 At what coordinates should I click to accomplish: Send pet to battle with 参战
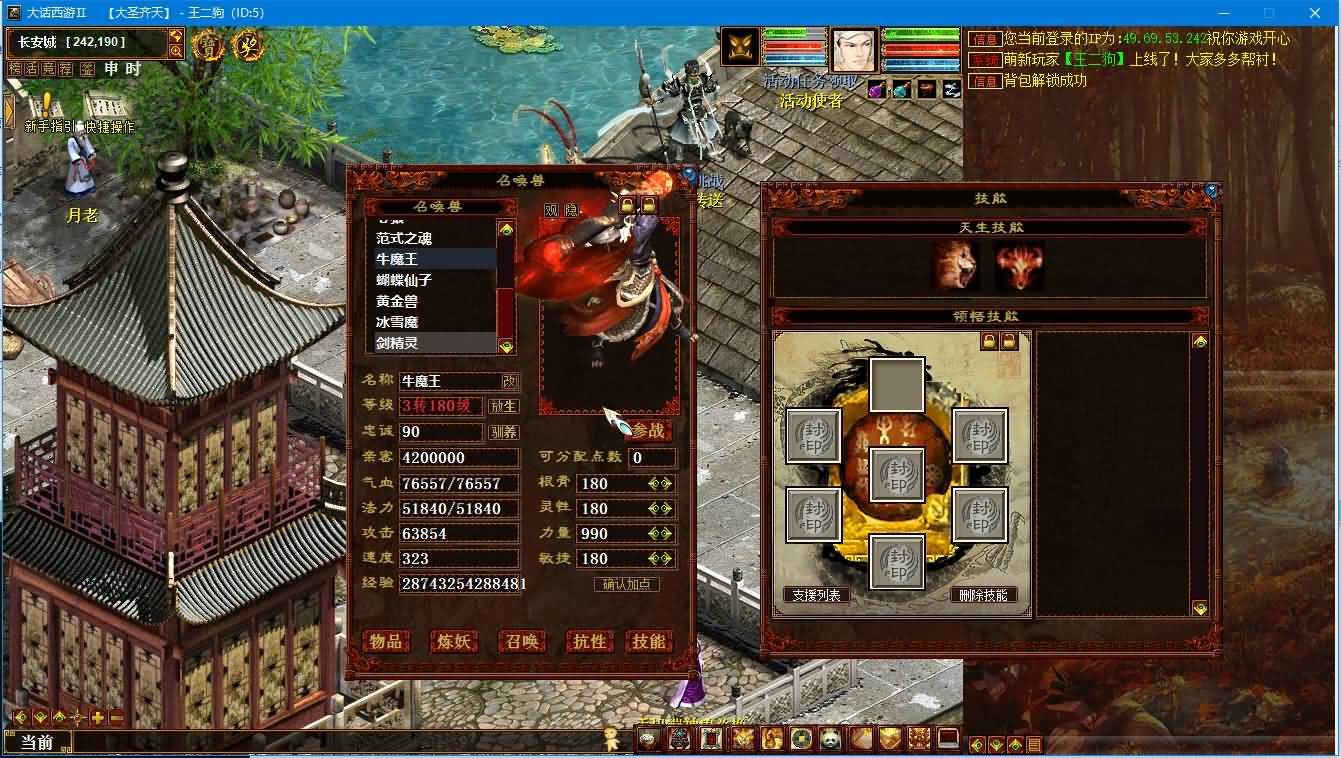[648, 431]
